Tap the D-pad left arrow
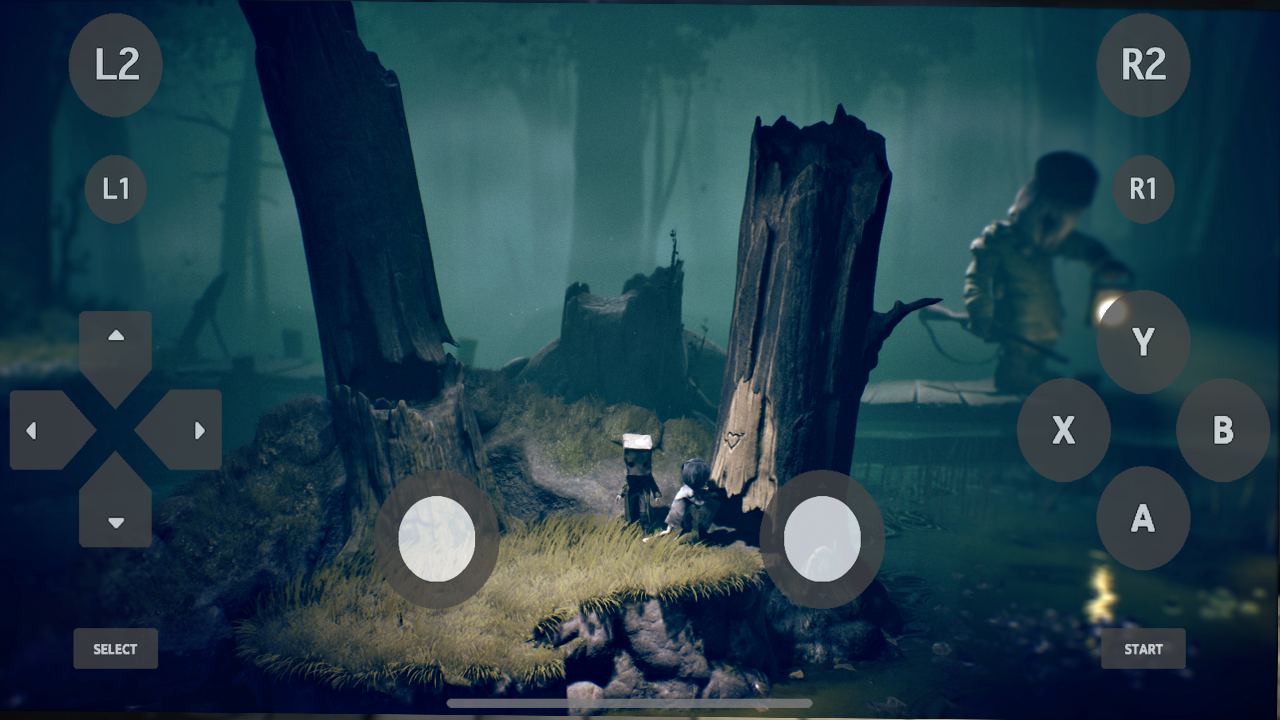This screenshot has width=1280, height=720. [33, 429]
